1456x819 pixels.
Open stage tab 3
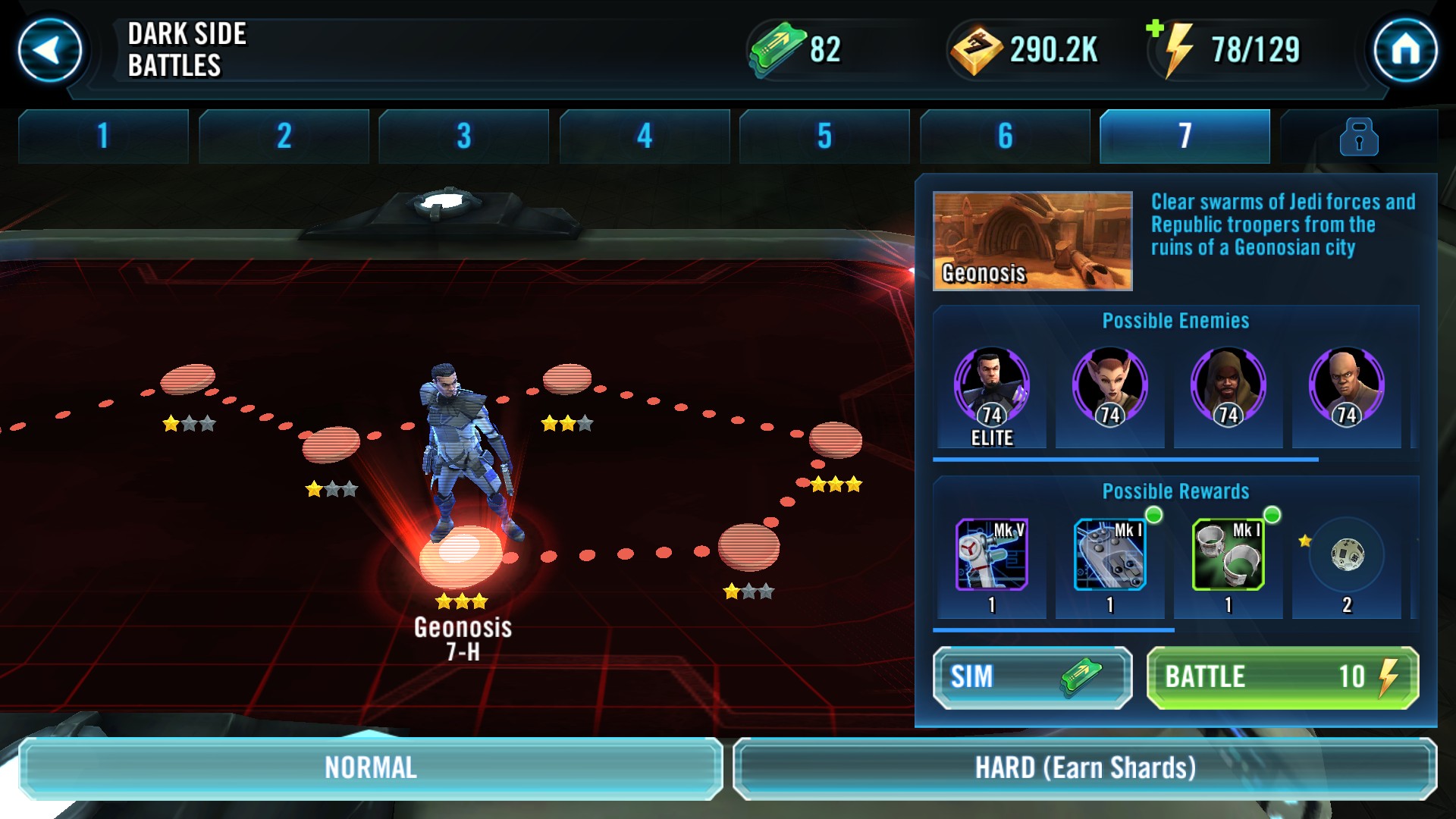pos(463,136)
